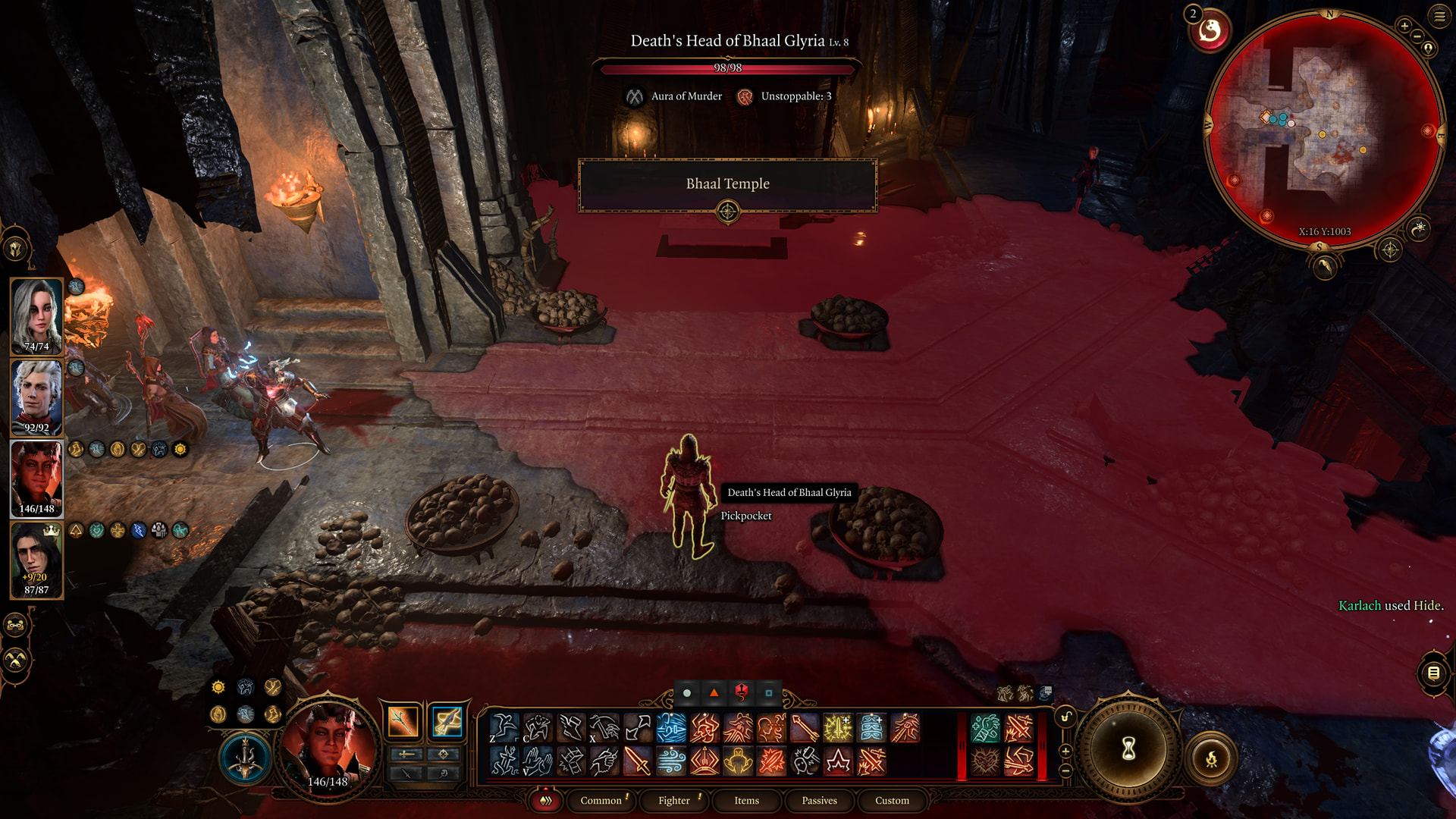1456x819 pixels.
Task: Zoom out the minimap with minus button
Action: (x=1416, y=36)
